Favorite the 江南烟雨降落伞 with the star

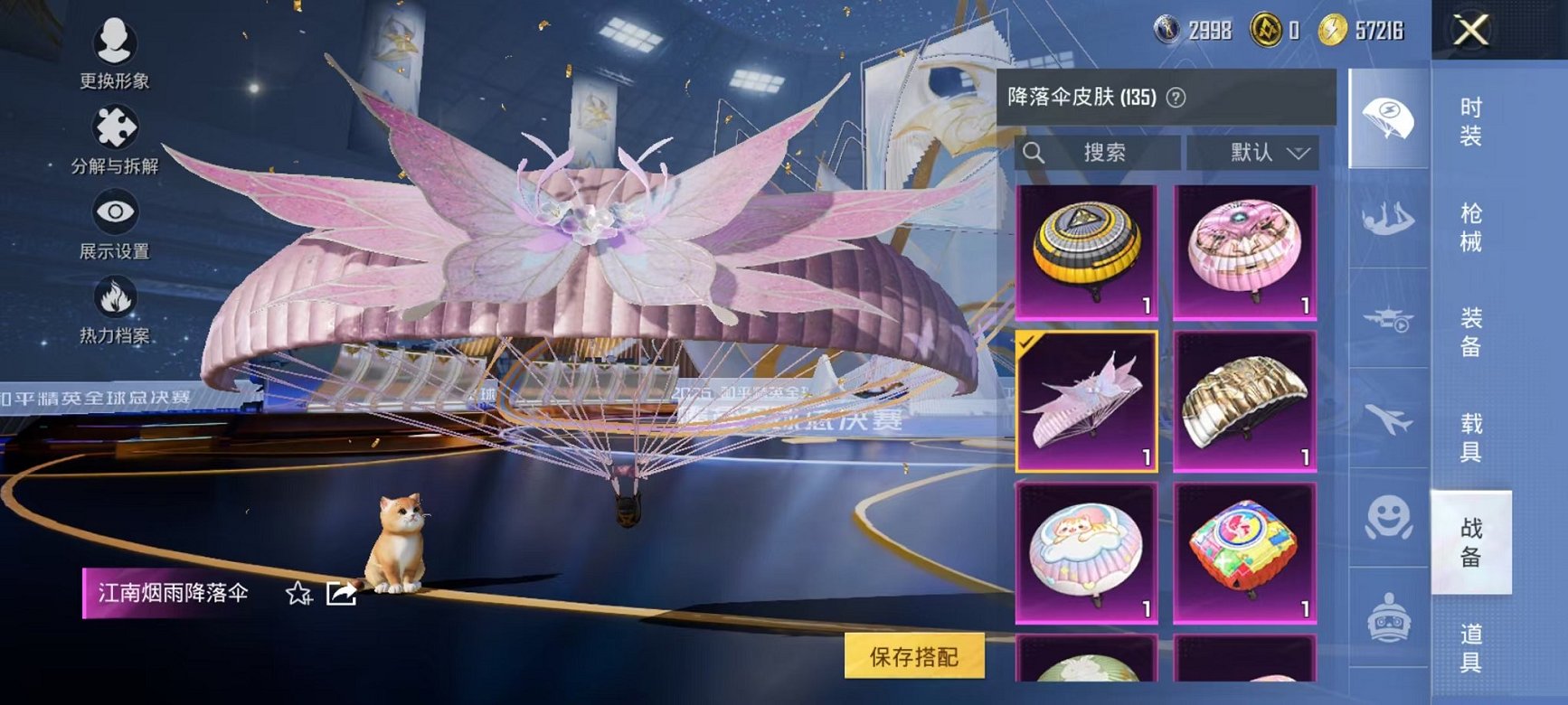tap(298, 594)
